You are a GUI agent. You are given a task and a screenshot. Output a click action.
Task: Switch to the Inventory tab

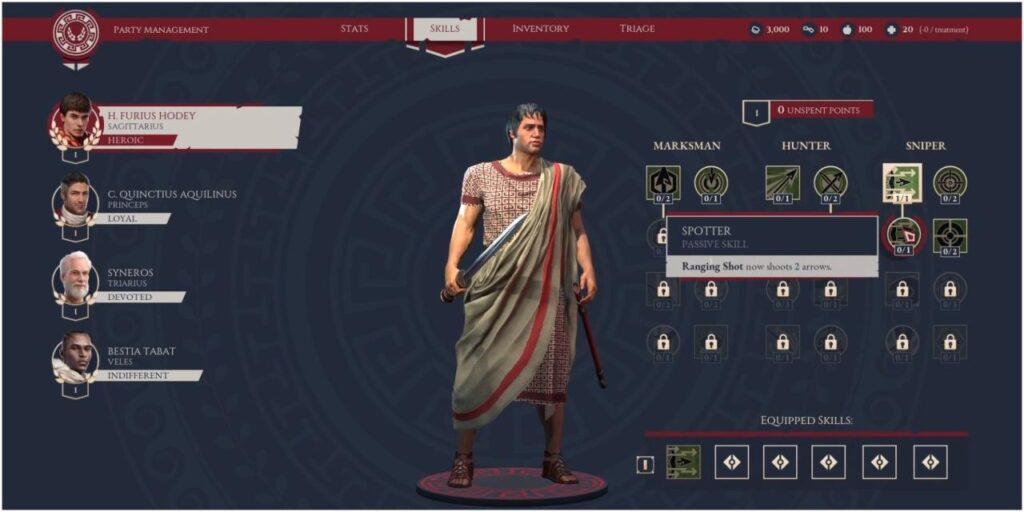coord(541,29)
